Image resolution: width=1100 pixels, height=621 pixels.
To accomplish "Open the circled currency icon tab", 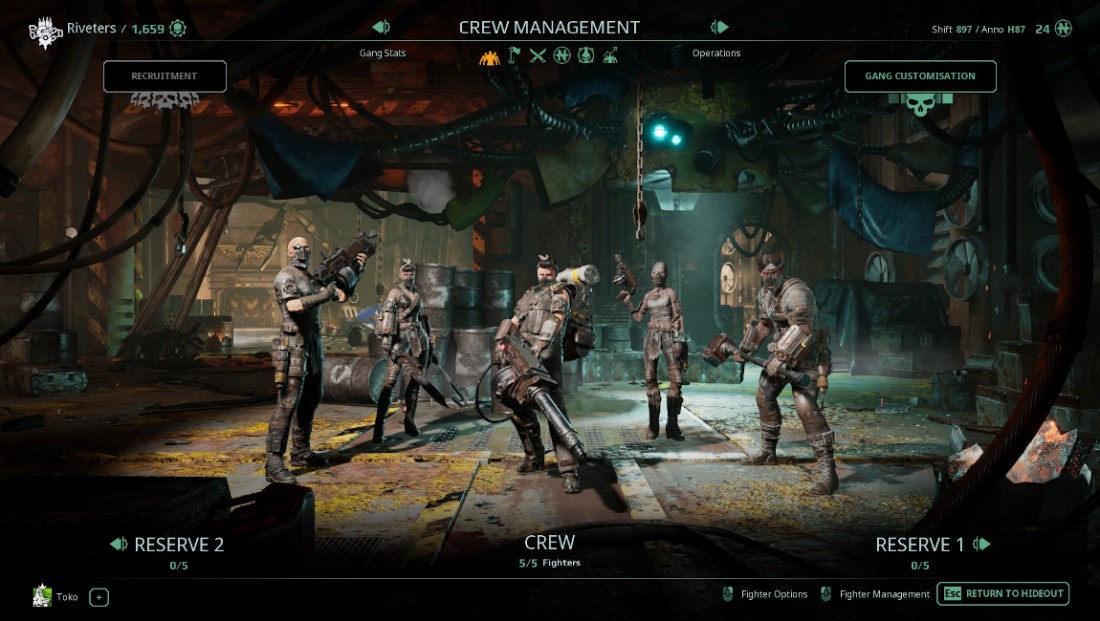I will [562, 55].
